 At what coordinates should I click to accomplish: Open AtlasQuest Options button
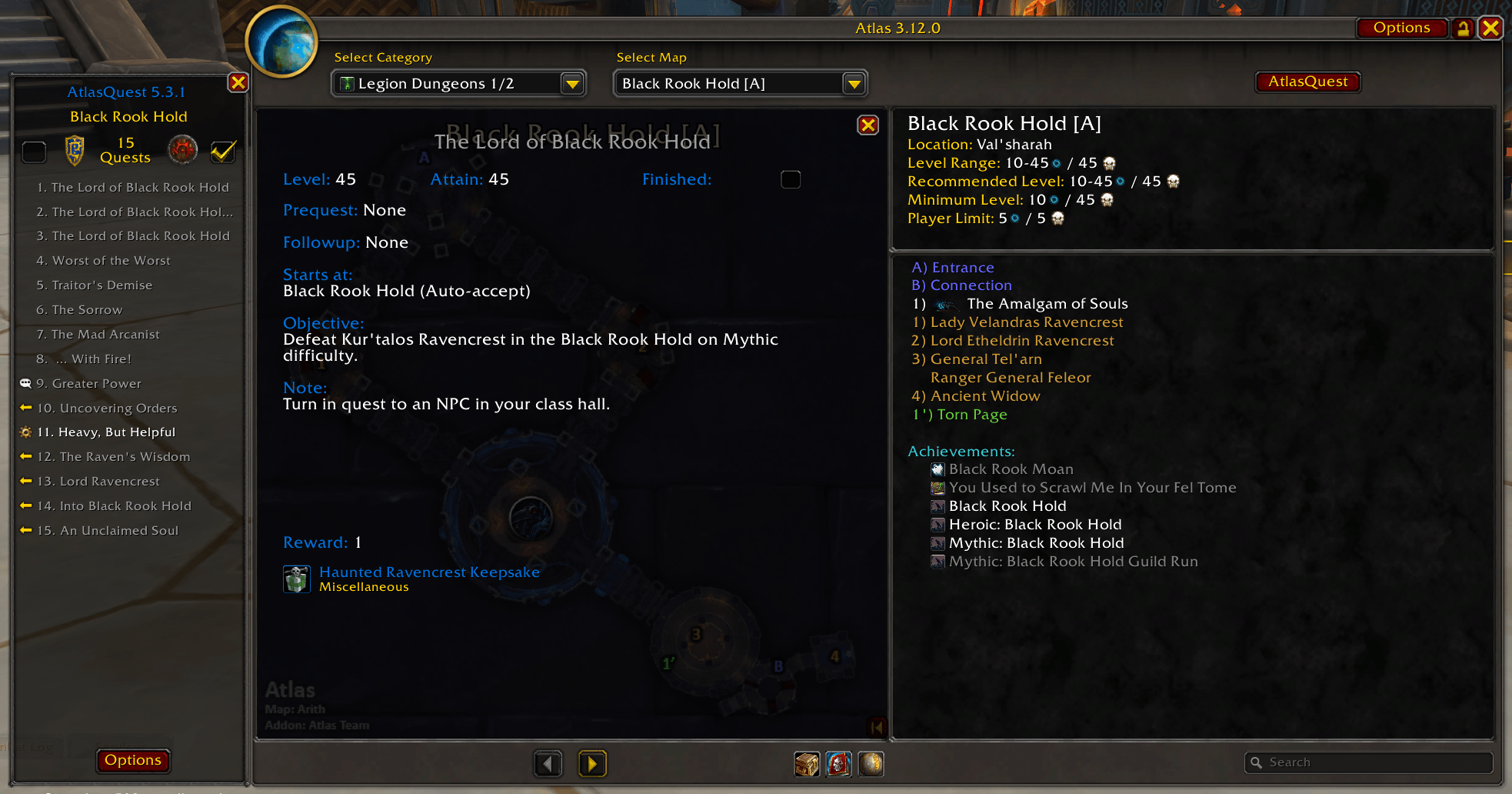[x=133, y=760]
